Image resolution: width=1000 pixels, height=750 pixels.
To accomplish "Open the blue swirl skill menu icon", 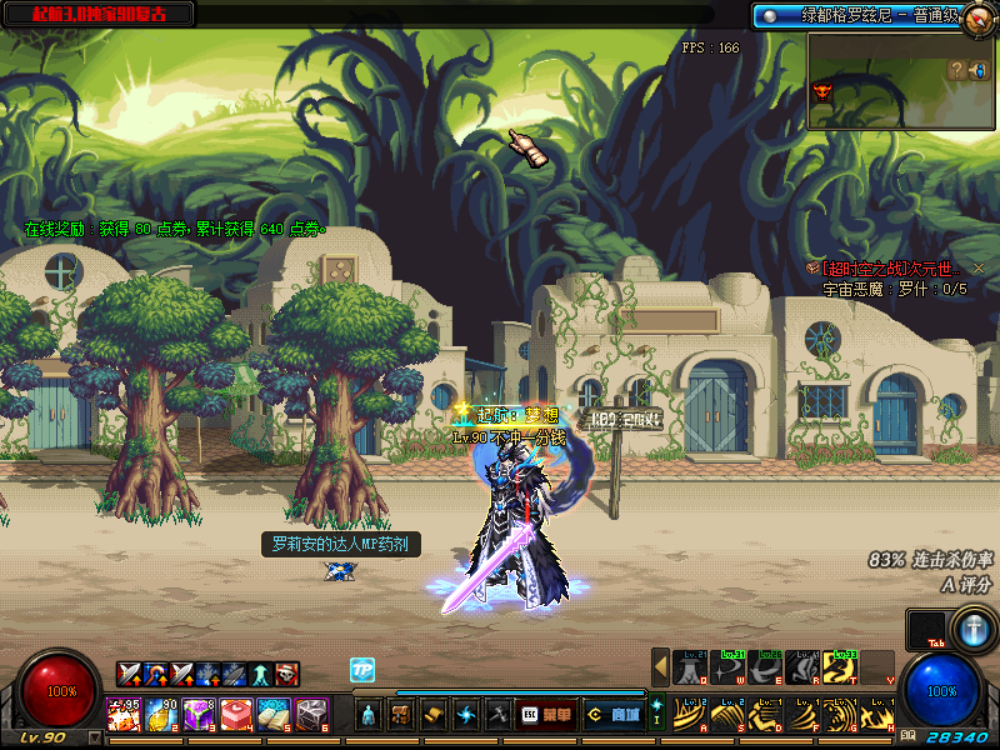I will tap(466, 714).
